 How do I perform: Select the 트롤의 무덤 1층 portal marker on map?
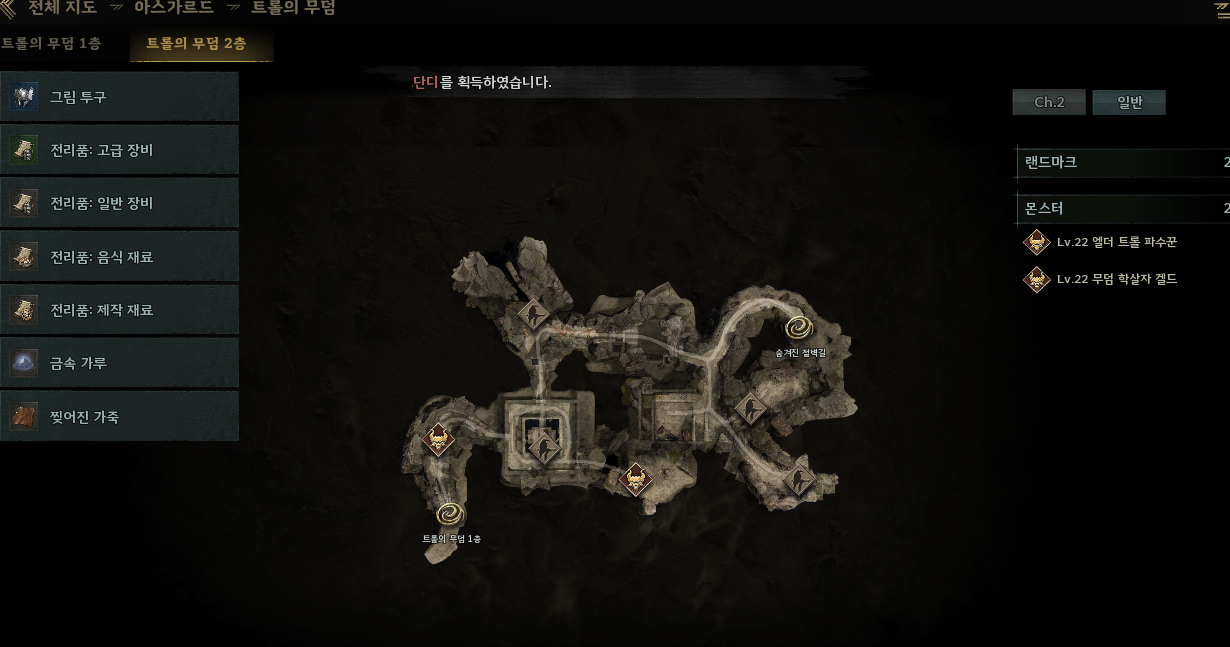tap(451, 514)
